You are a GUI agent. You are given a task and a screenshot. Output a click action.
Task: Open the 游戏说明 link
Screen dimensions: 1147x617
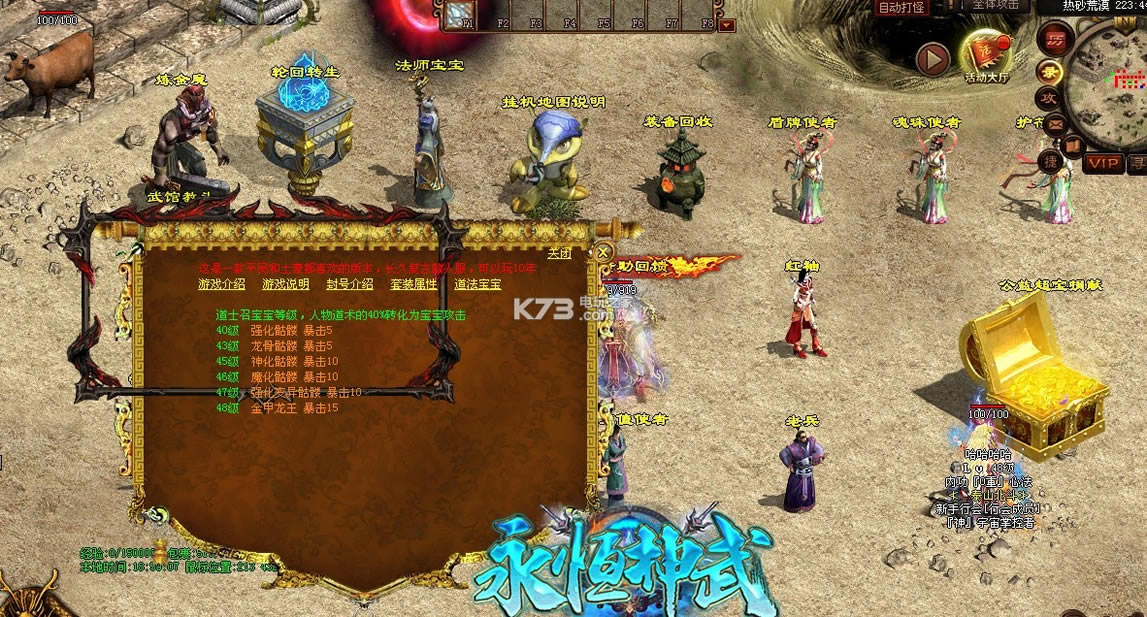click(x=285, y=284)
